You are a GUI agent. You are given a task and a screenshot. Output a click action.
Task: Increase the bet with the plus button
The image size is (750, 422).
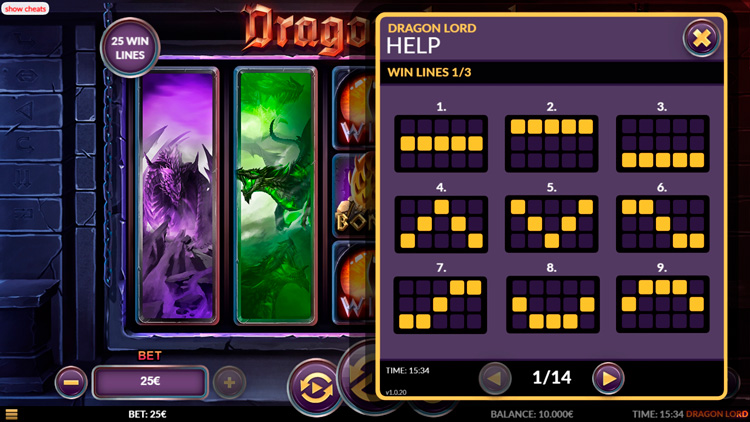[229, 381]
